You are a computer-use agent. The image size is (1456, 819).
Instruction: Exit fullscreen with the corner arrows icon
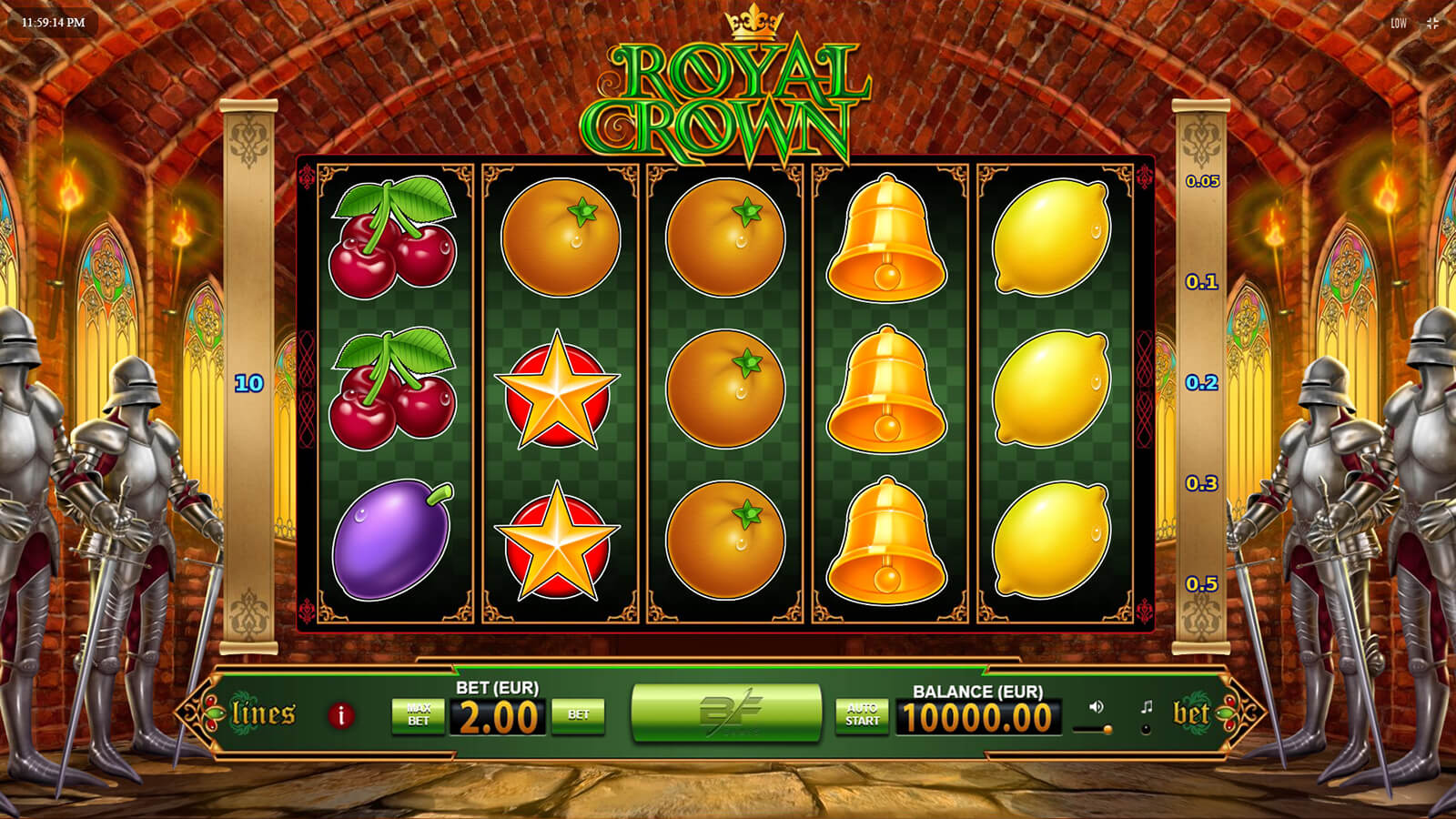tap(1432, 23)
